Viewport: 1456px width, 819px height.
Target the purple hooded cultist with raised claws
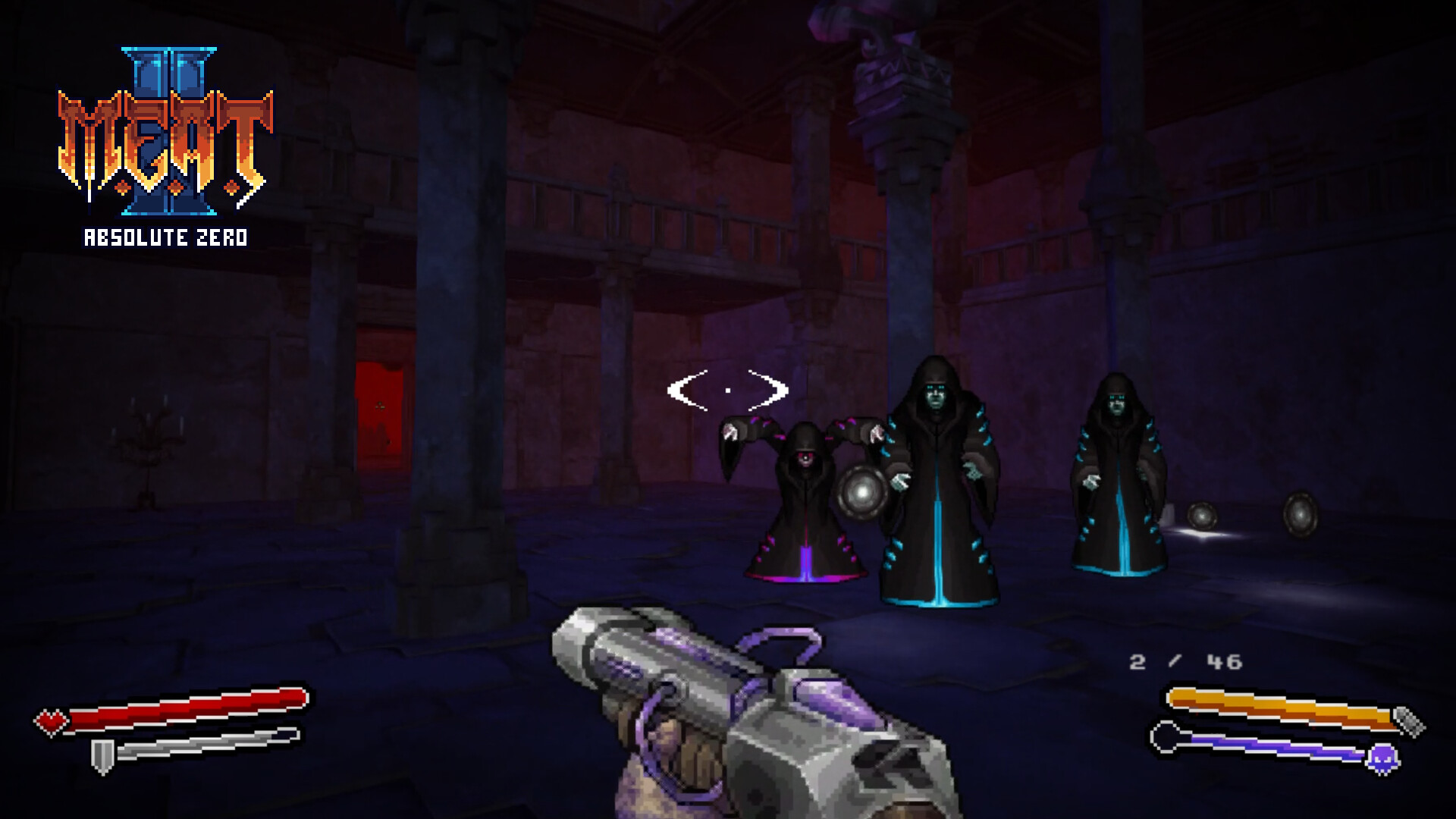pos(804,493)
